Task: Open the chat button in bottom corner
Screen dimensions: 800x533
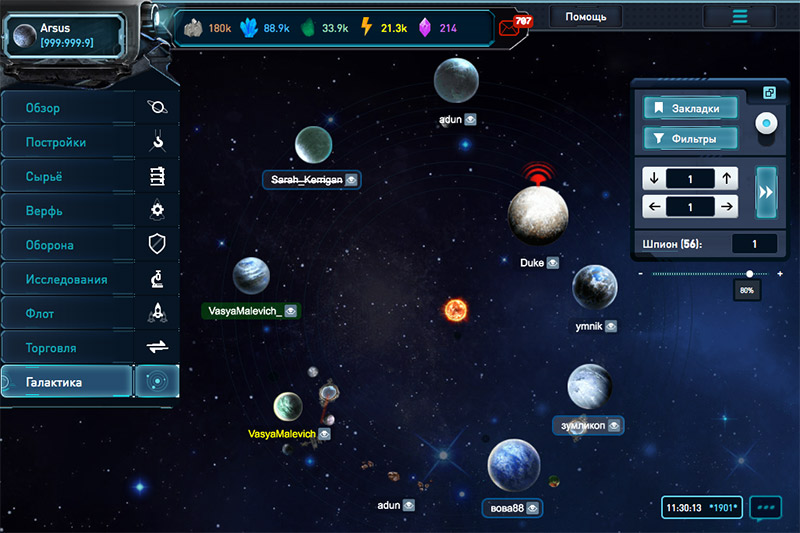Action: coord(765,508)
